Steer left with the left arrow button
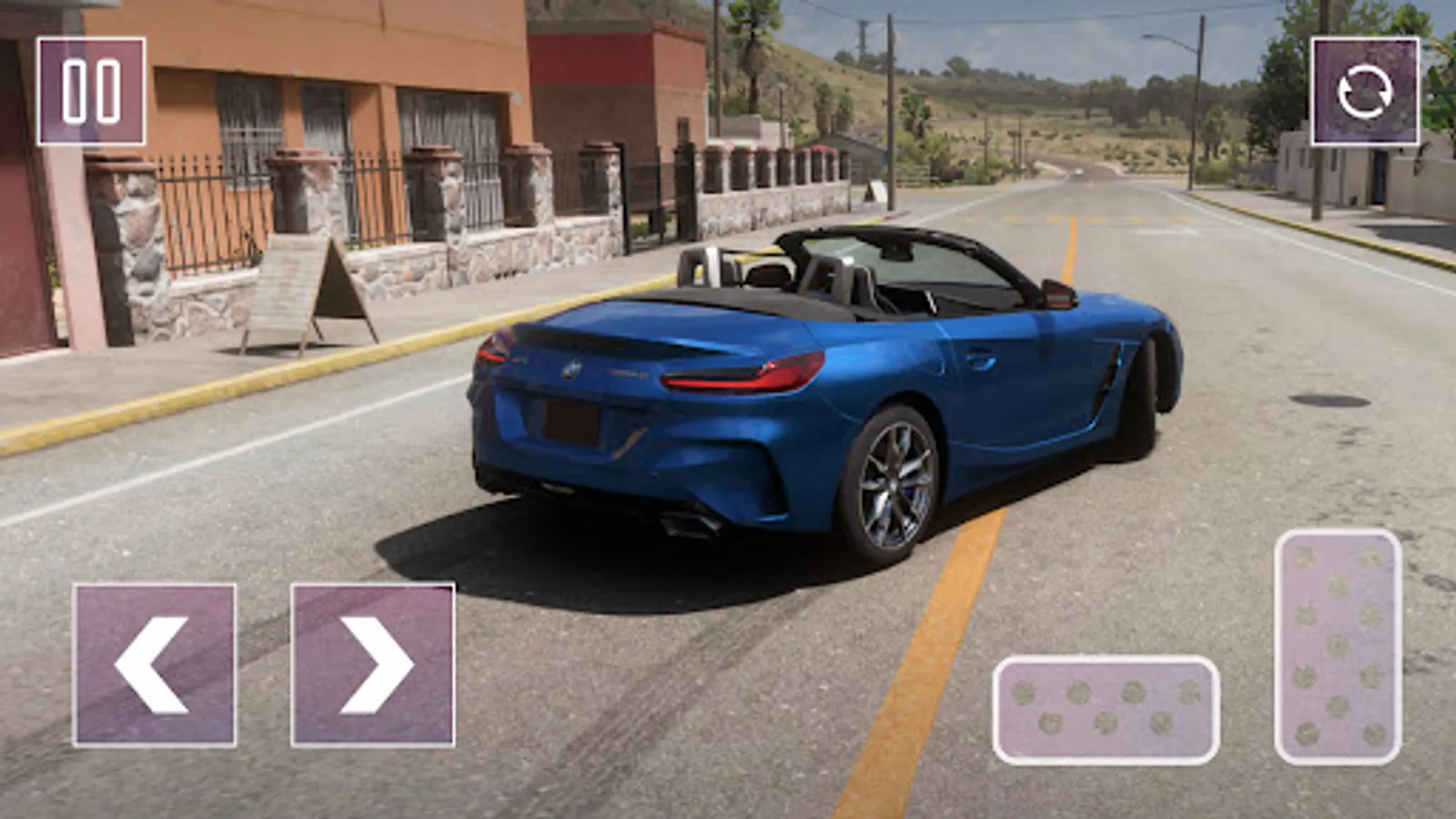1456x819 pixels. coord(155,665)
